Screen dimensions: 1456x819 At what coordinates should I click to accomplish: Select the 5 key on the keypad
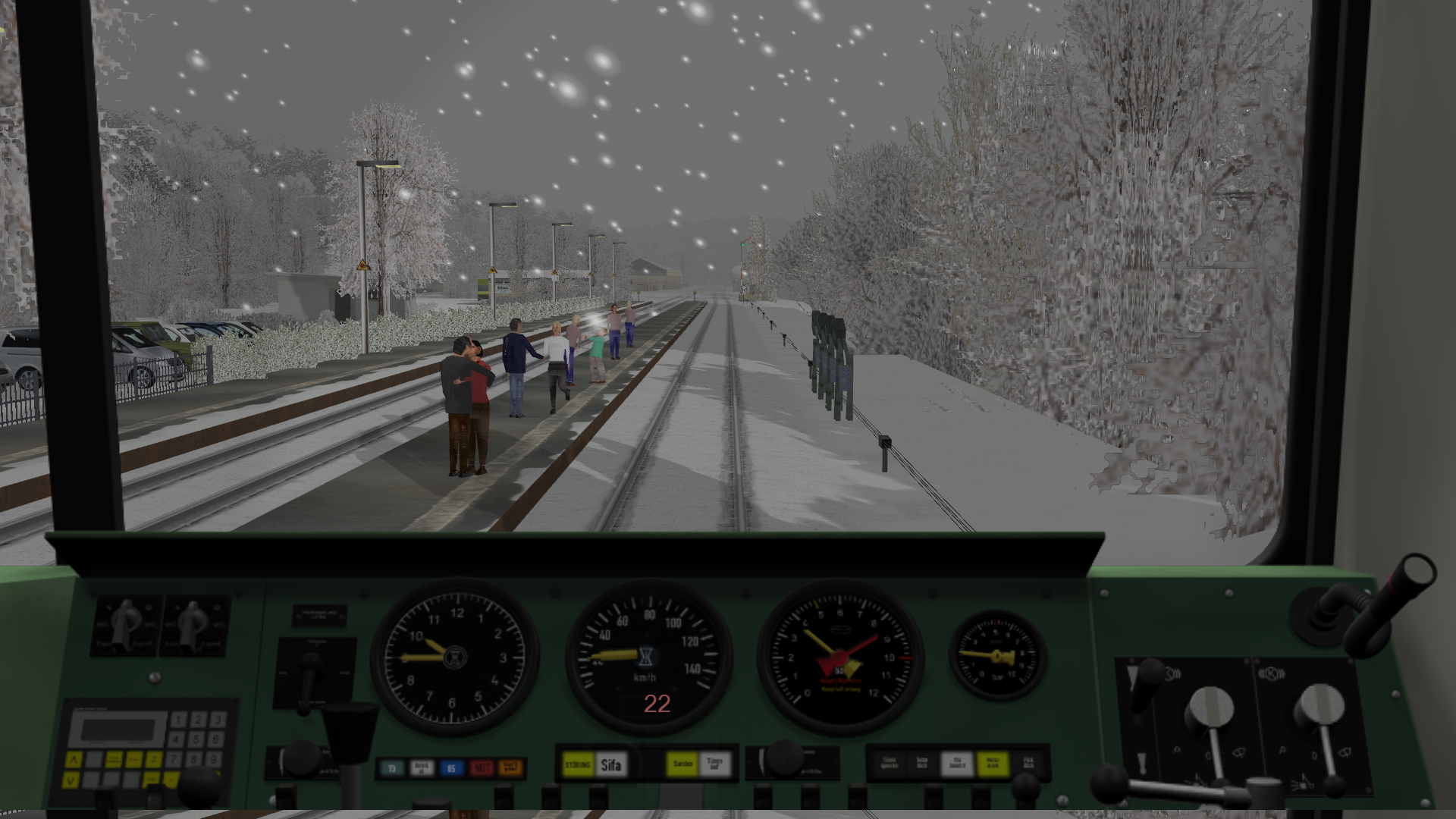197,739
